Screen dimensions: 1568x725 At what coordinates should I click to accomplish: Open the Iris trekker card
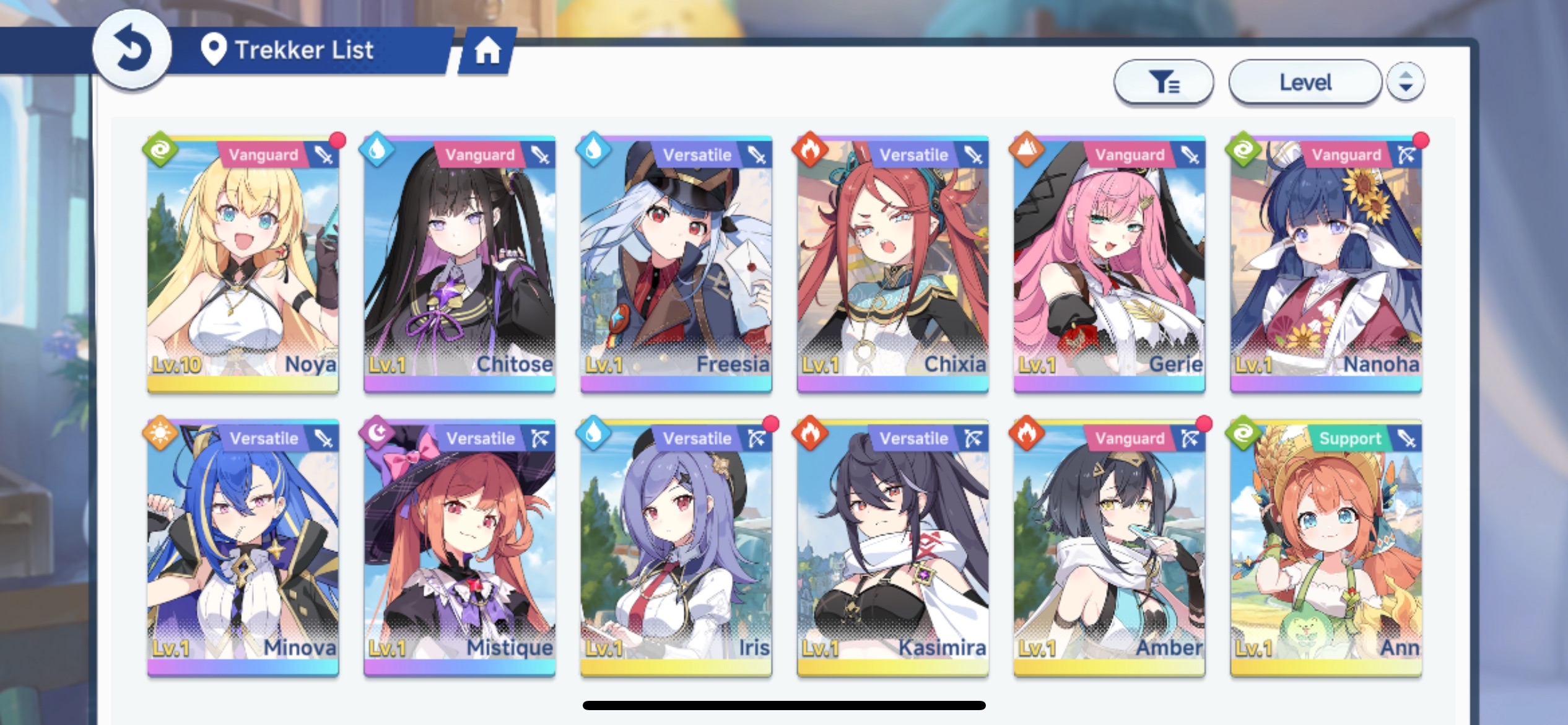(676, 547)
